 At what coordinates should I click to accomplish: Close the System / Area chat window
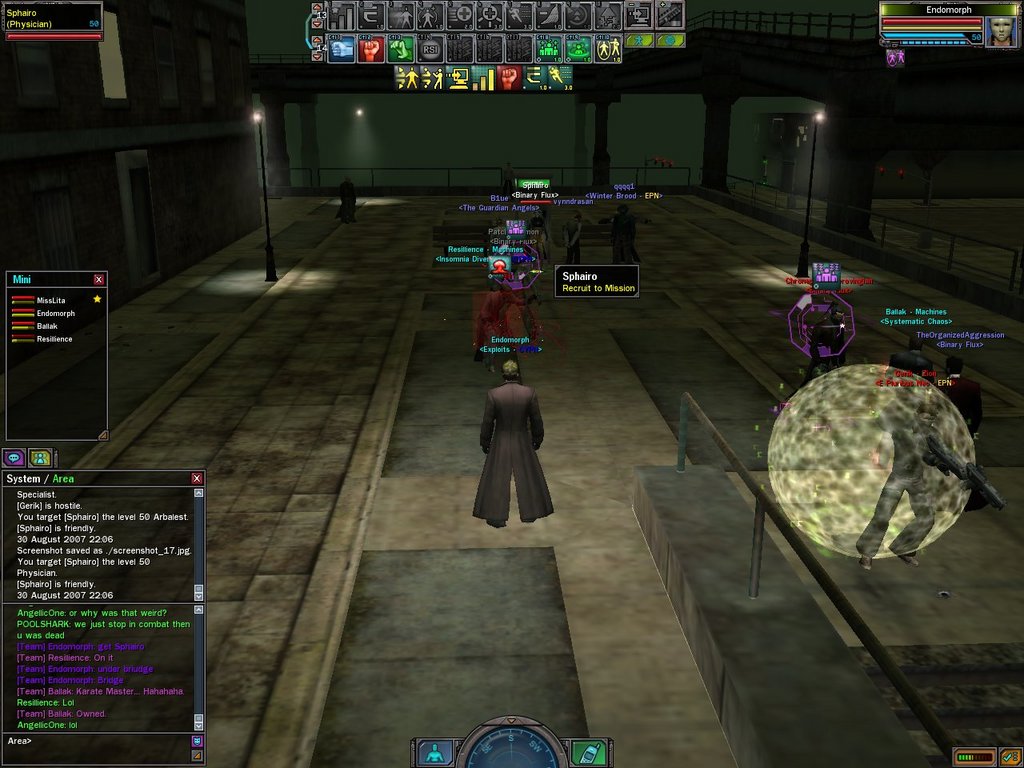pos(197,479)
